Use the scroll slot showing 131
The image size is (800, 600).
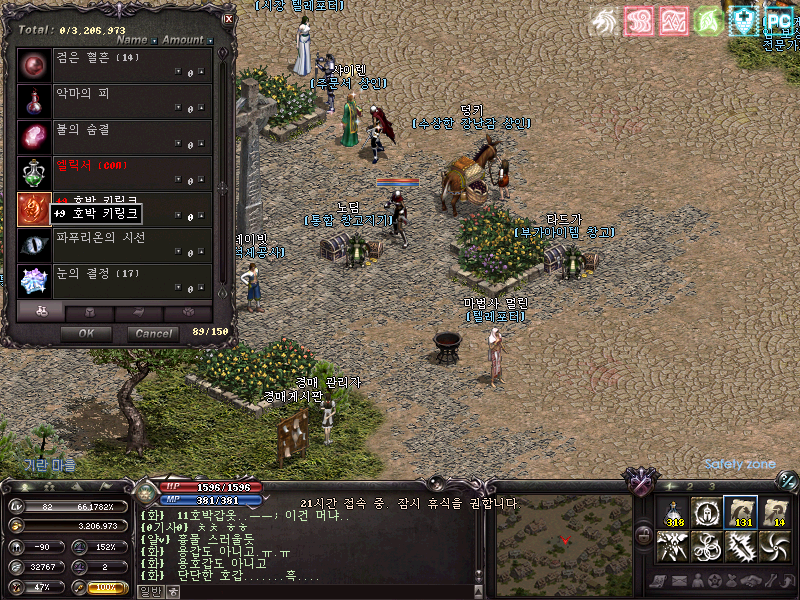coord(741,512)
